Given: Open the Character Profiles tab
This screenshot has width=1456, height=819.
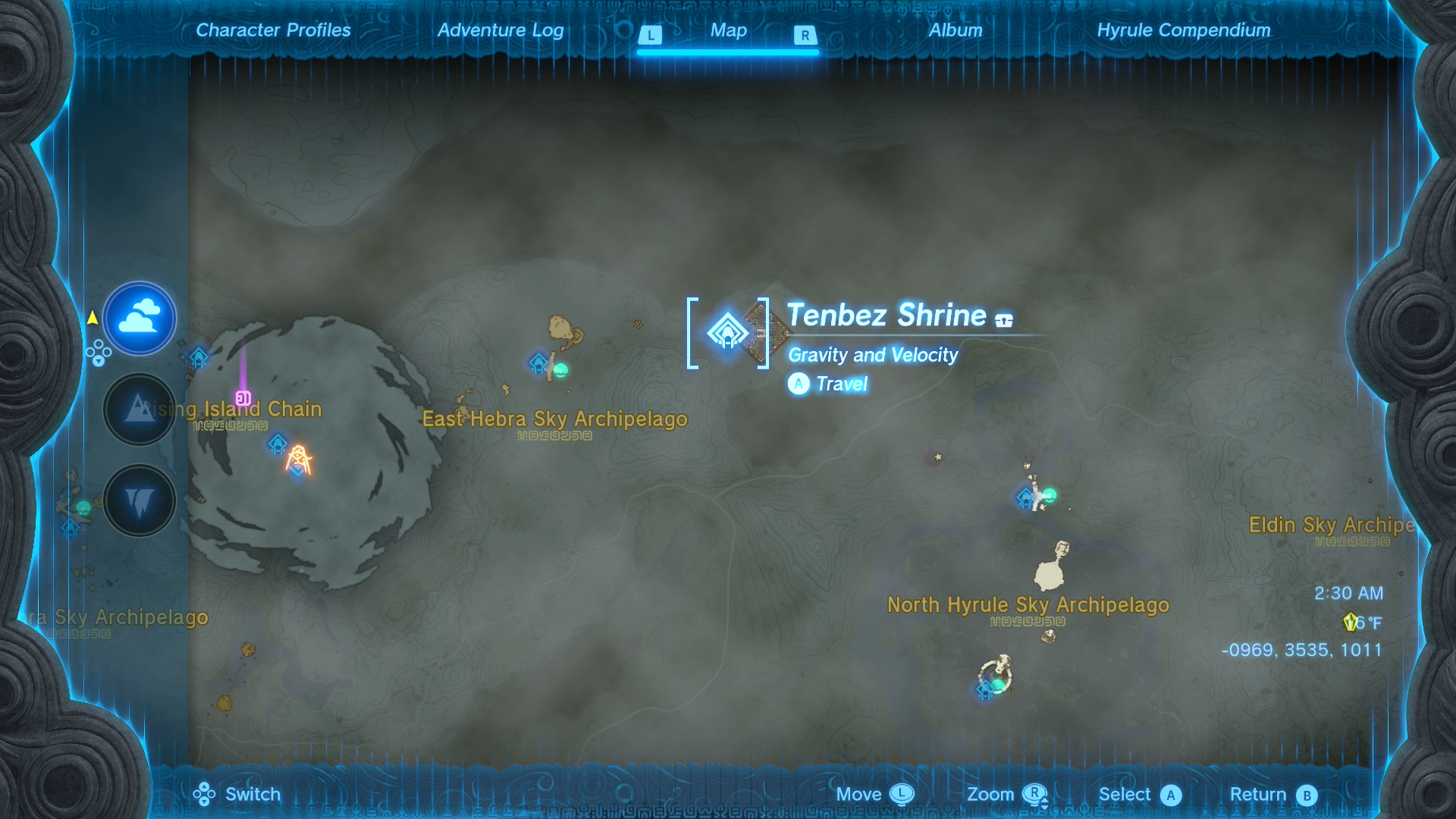Looking at the screenshot, I should point(272,30).
